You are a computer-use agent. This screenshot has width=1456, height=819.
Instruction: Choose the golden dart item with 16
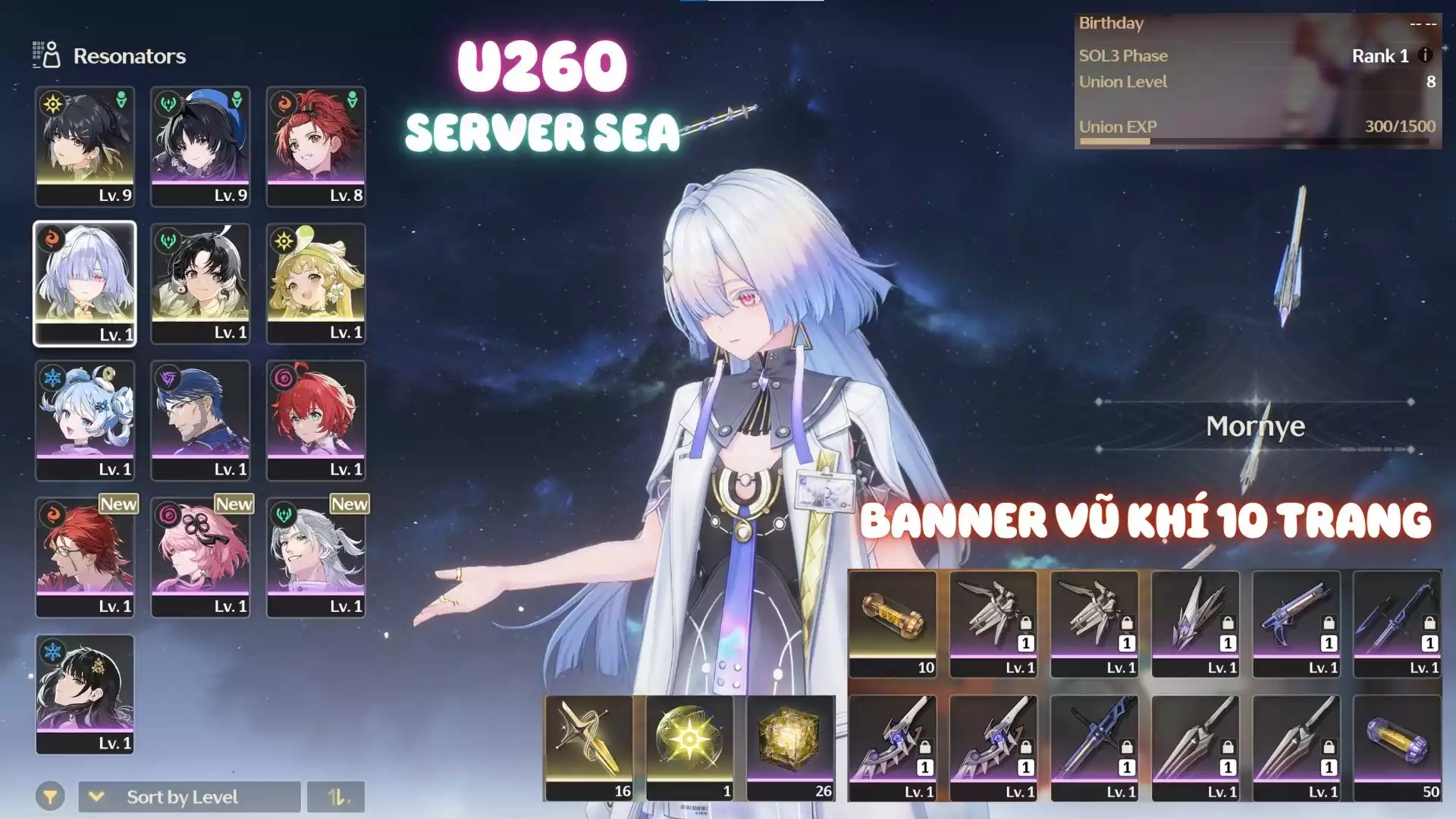(x=588, y=748)
